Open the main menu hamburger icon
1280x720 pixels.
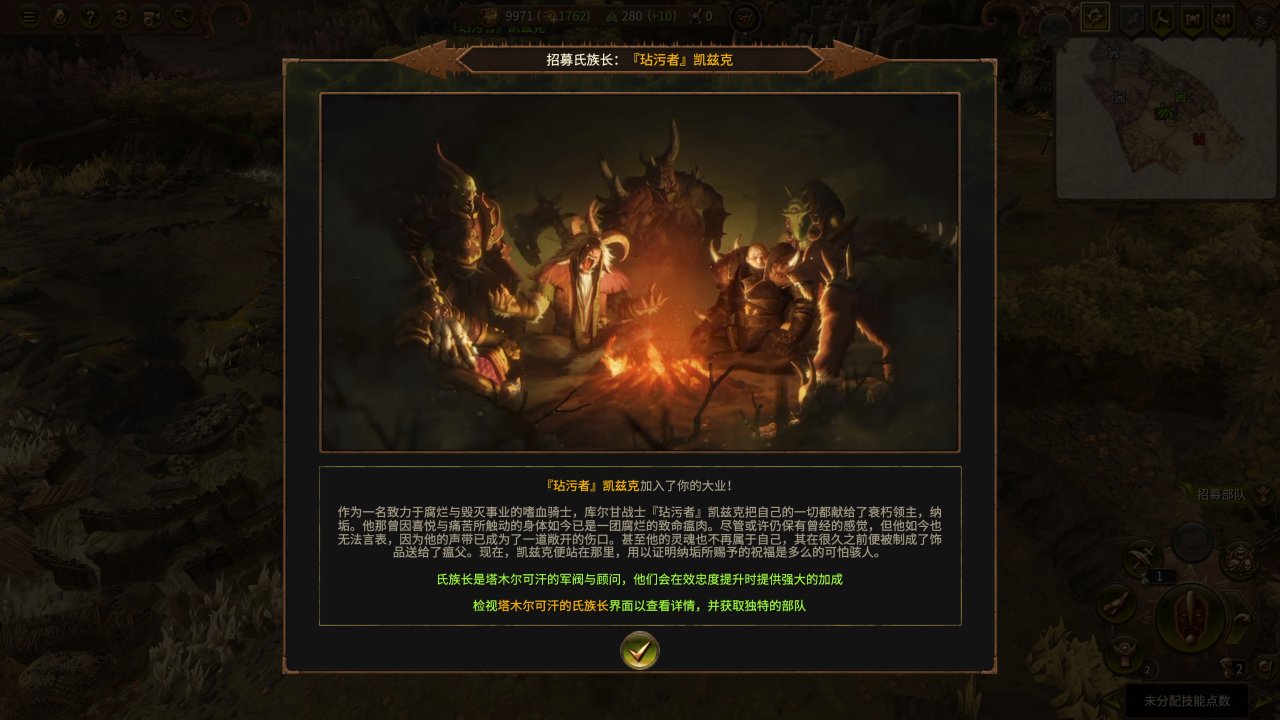point(30,15)
